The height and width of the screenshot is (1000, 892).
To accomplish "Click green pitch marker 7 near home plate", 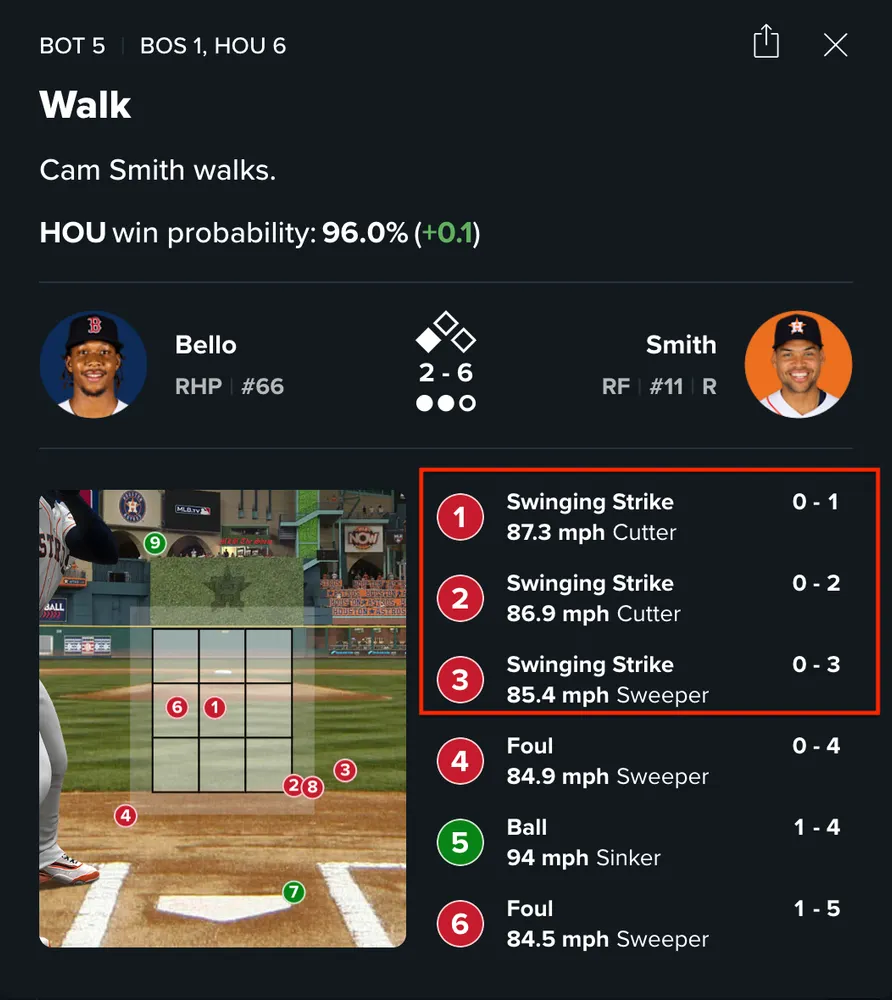I will 293,891.
